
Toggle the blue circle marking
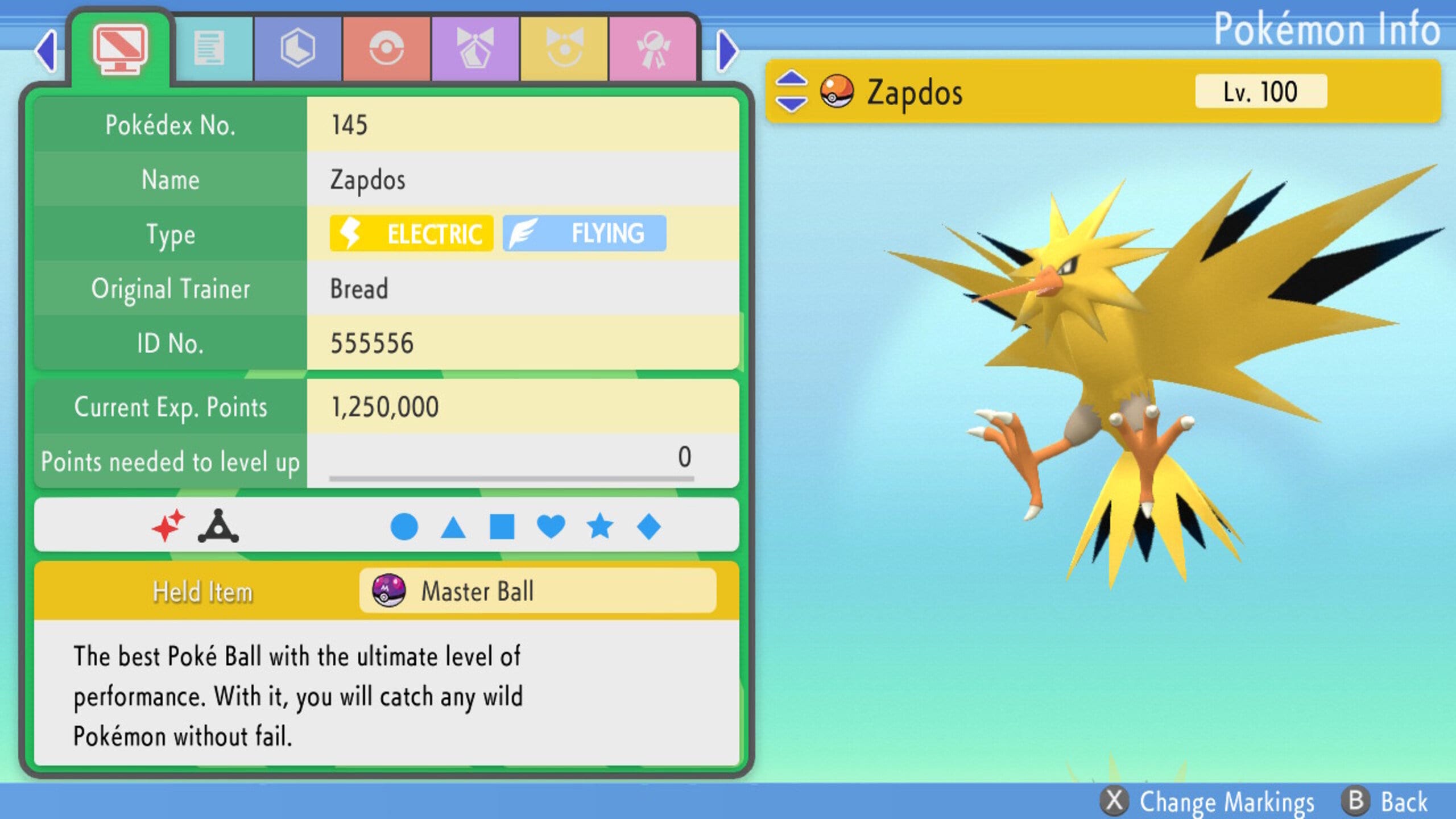(x=405, y=526)
